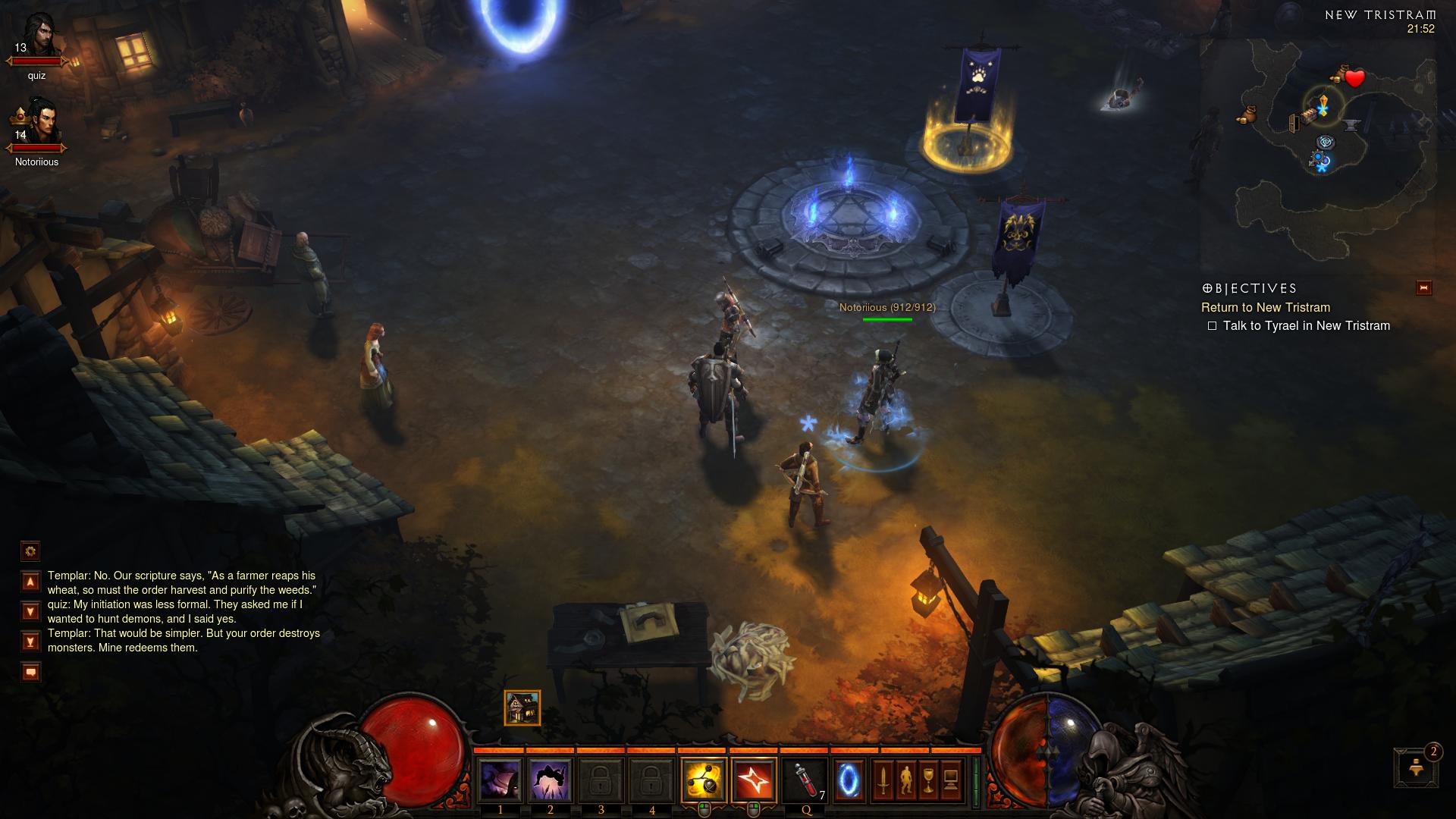The width and height of the screenshot is (1456, 819).
Task: Click the house buff icon above skill bar
Action: coord(522,708)
